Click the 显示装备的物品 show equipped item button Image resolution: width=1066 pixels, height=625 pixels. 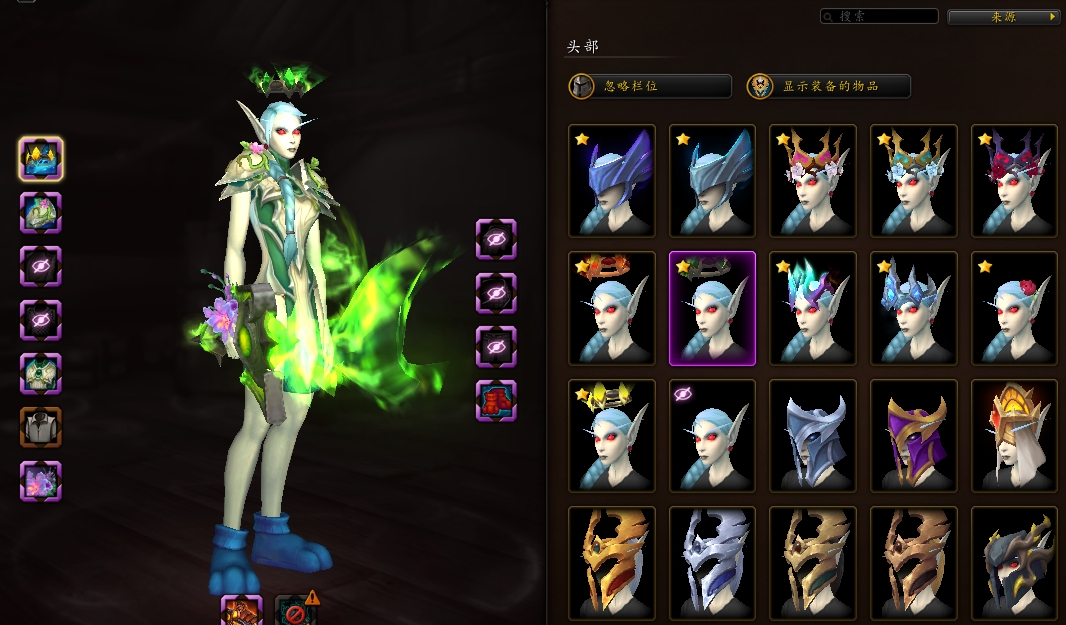pos(829,86)
